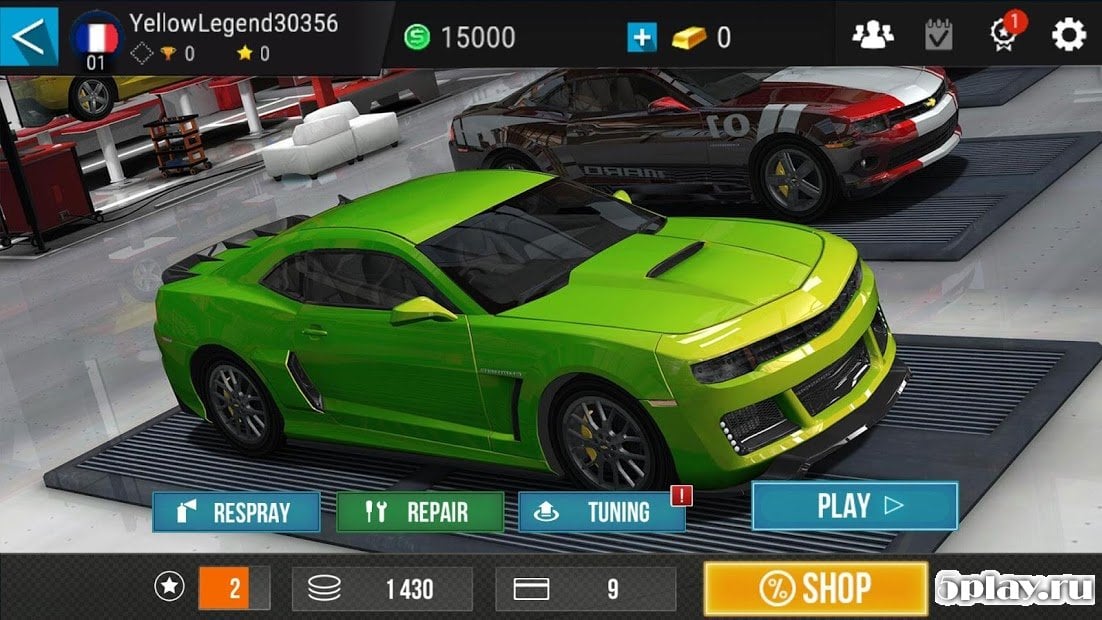The width and height of the screenshot is (1102, 620).
Task: Select the Repair button
Action: pos(420,512)
